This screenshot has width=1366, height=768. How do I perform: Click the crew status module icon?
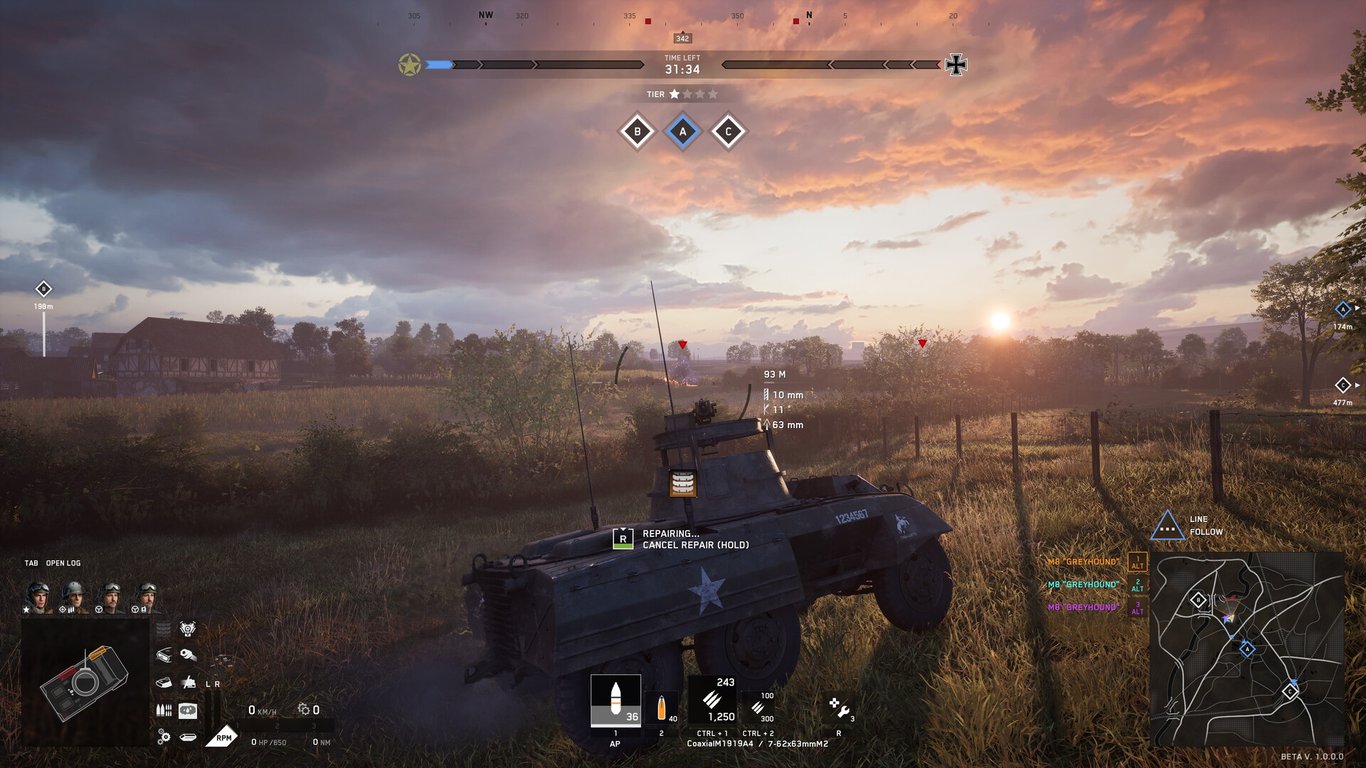point(188,709)
